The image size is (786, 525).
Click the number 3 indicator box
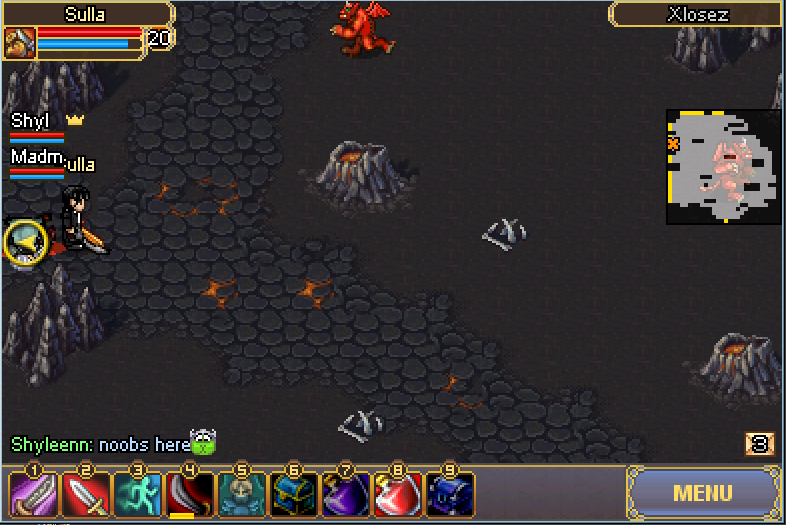(x=760, y=443)
